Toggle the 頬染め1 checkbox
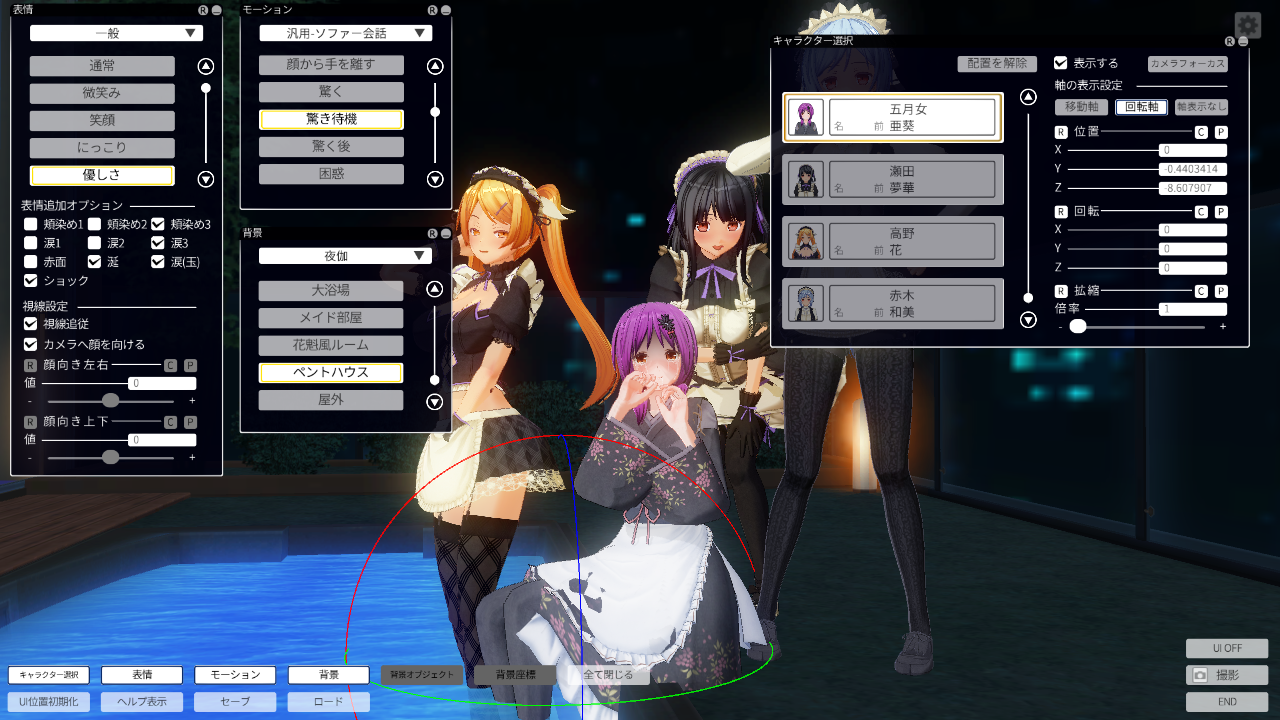The width and height of the screenshot is (1280, 720). (31, 224)
